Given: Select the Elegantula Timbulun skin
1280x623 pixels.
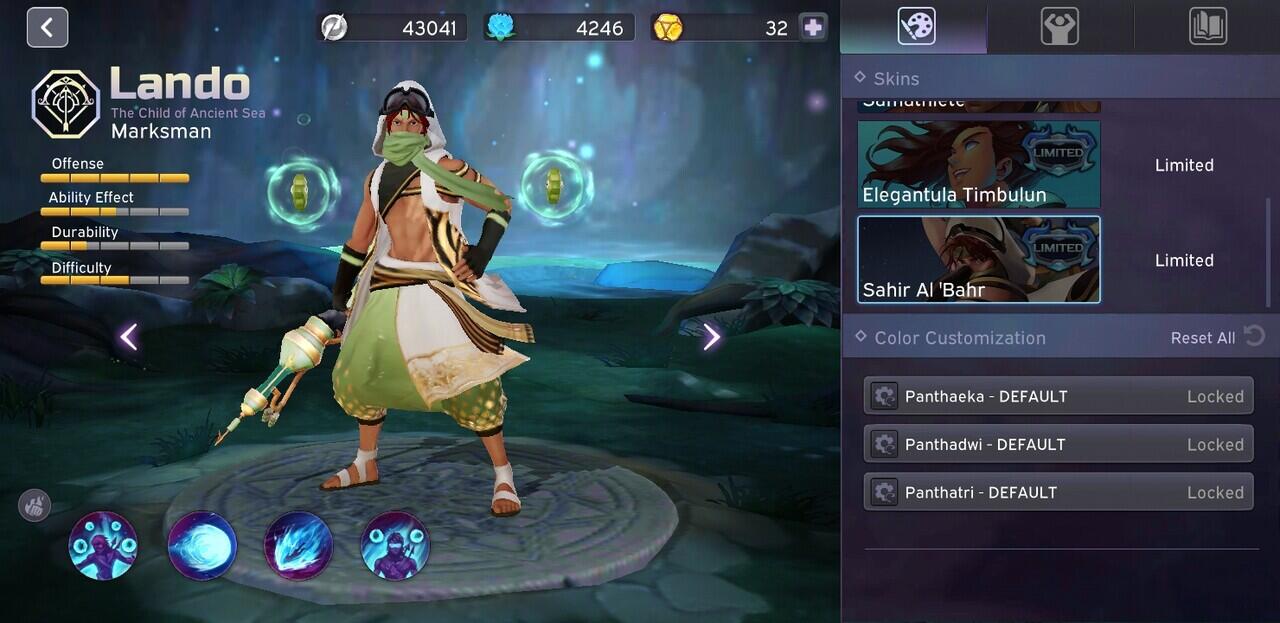Looking at the screenshot, I should (979, 165).
